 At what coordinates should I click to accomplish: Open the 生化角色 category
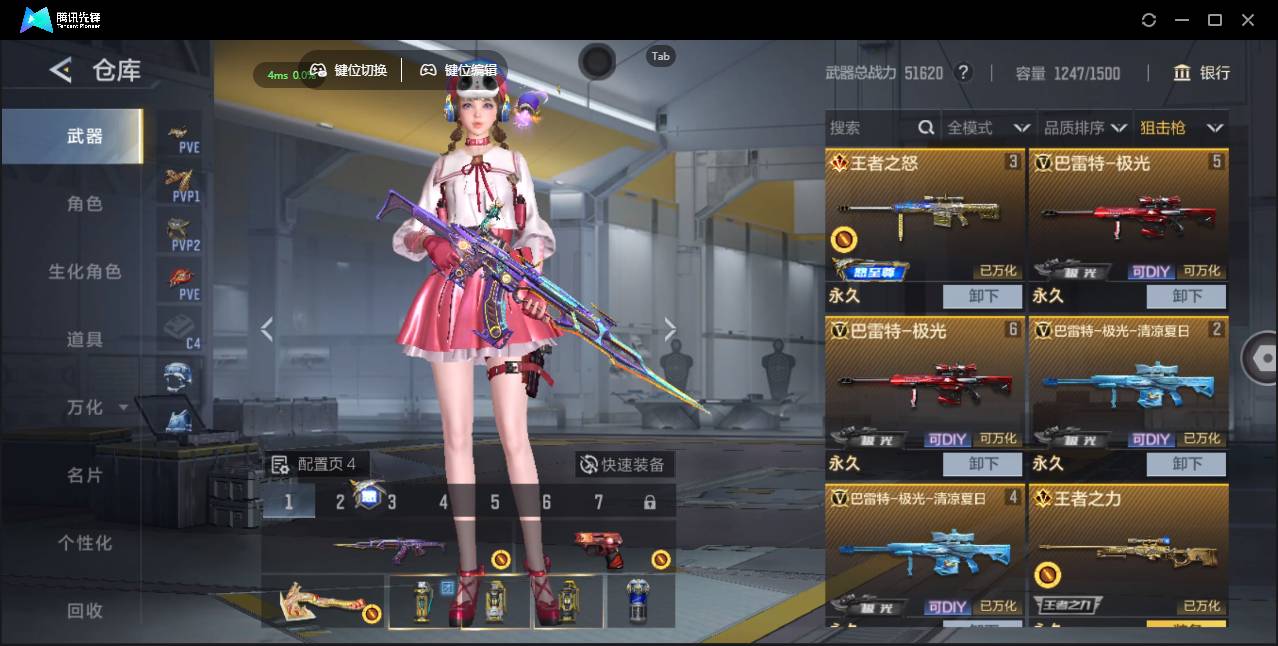pos(85,272)
